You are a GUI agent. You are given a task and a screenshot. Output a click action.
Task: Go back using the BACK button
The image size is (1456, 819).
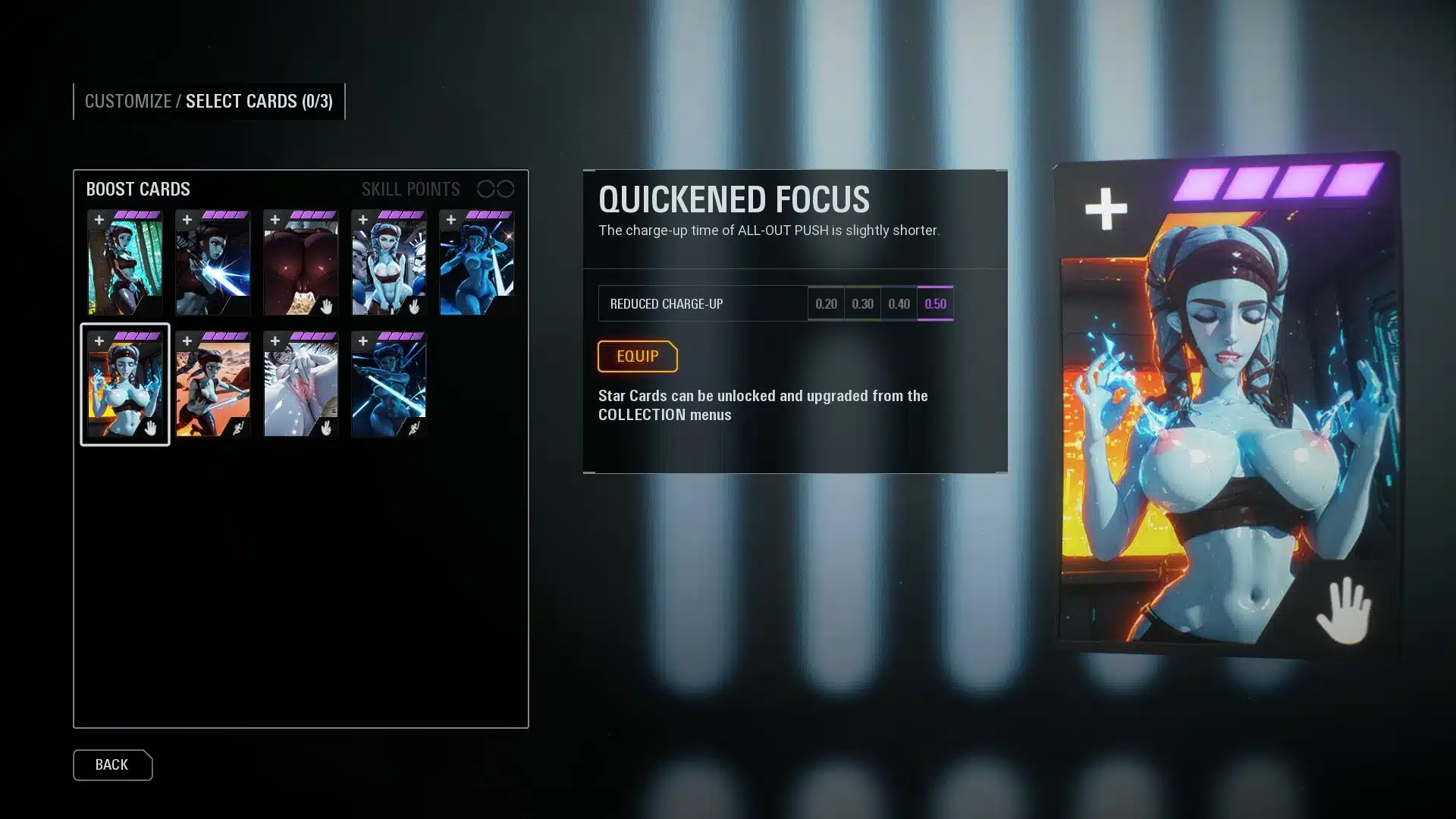tap(112, 765)
